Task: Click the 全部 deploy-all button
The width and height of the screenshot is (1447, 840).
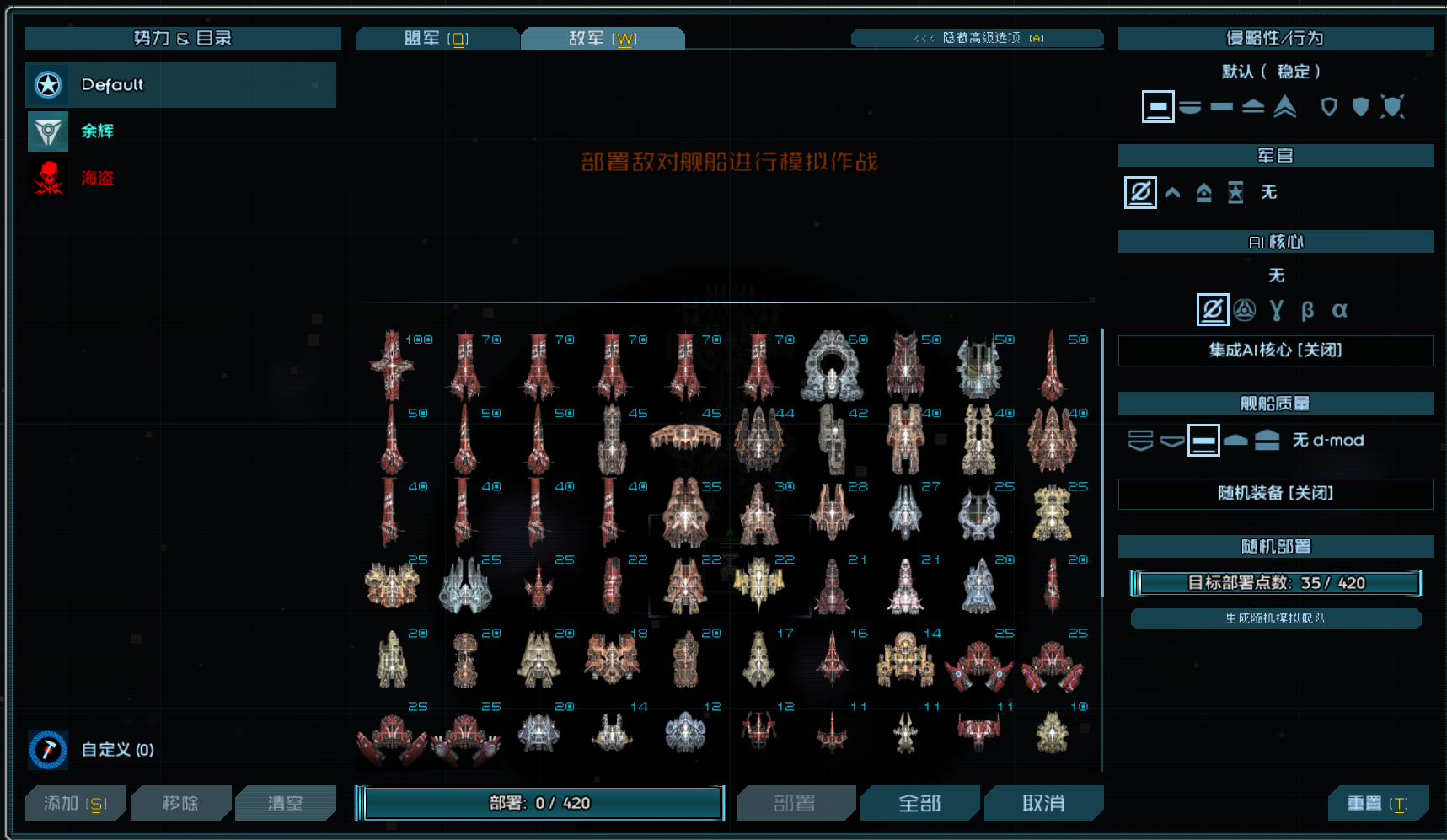Action: pyautogui.click(x=920, y=803)
